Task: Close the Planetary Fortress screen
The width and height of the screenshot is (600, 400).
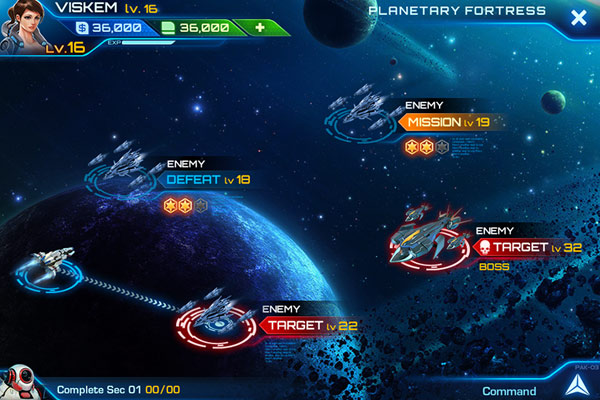Action: tap(577, 17)
